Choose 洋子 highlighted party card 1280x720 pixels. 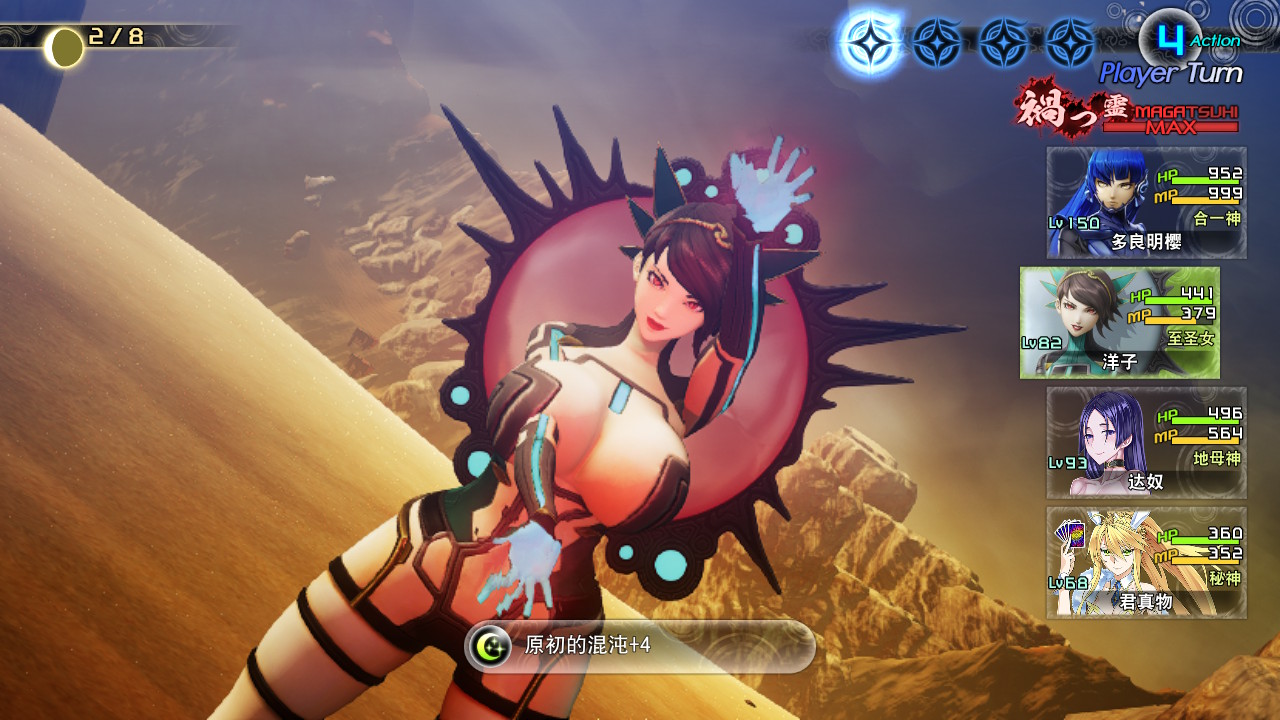[1120, 322]
